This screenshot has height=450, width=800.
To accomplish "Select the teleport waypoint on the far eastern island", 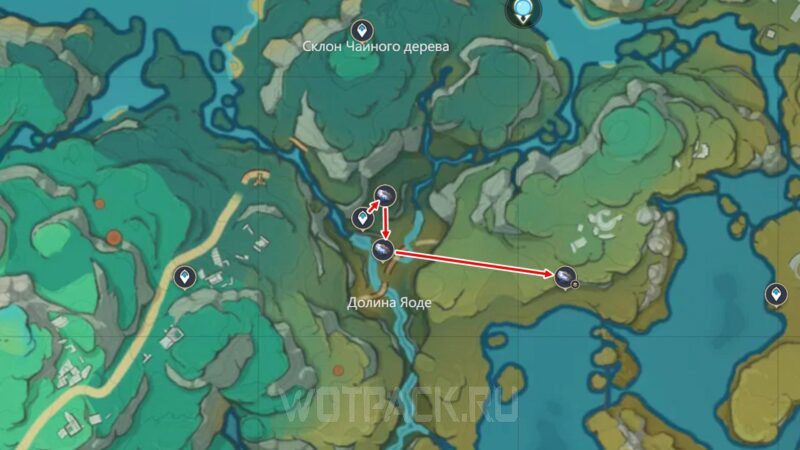I will pyautogui.click(x=775, y=294).
